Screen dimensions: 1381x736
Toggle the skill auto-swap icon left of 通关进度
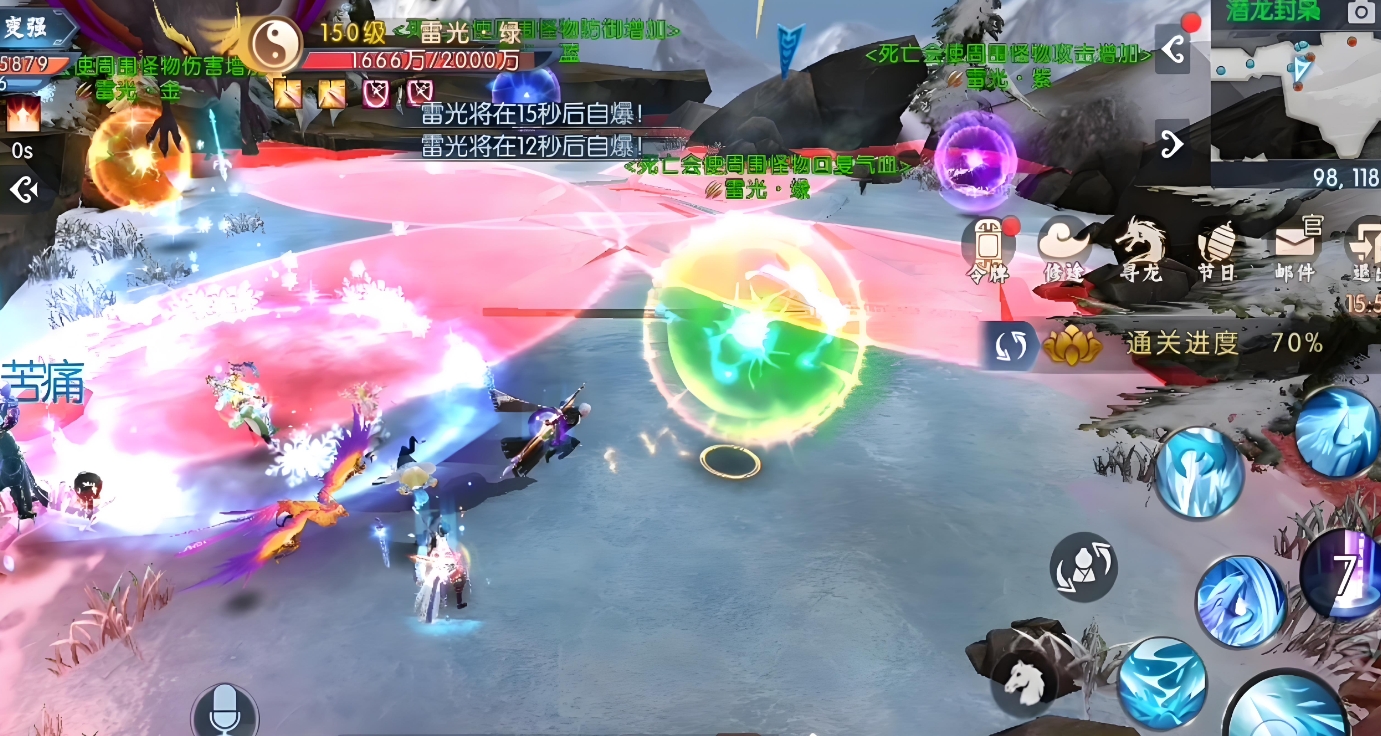(1011, 344)
